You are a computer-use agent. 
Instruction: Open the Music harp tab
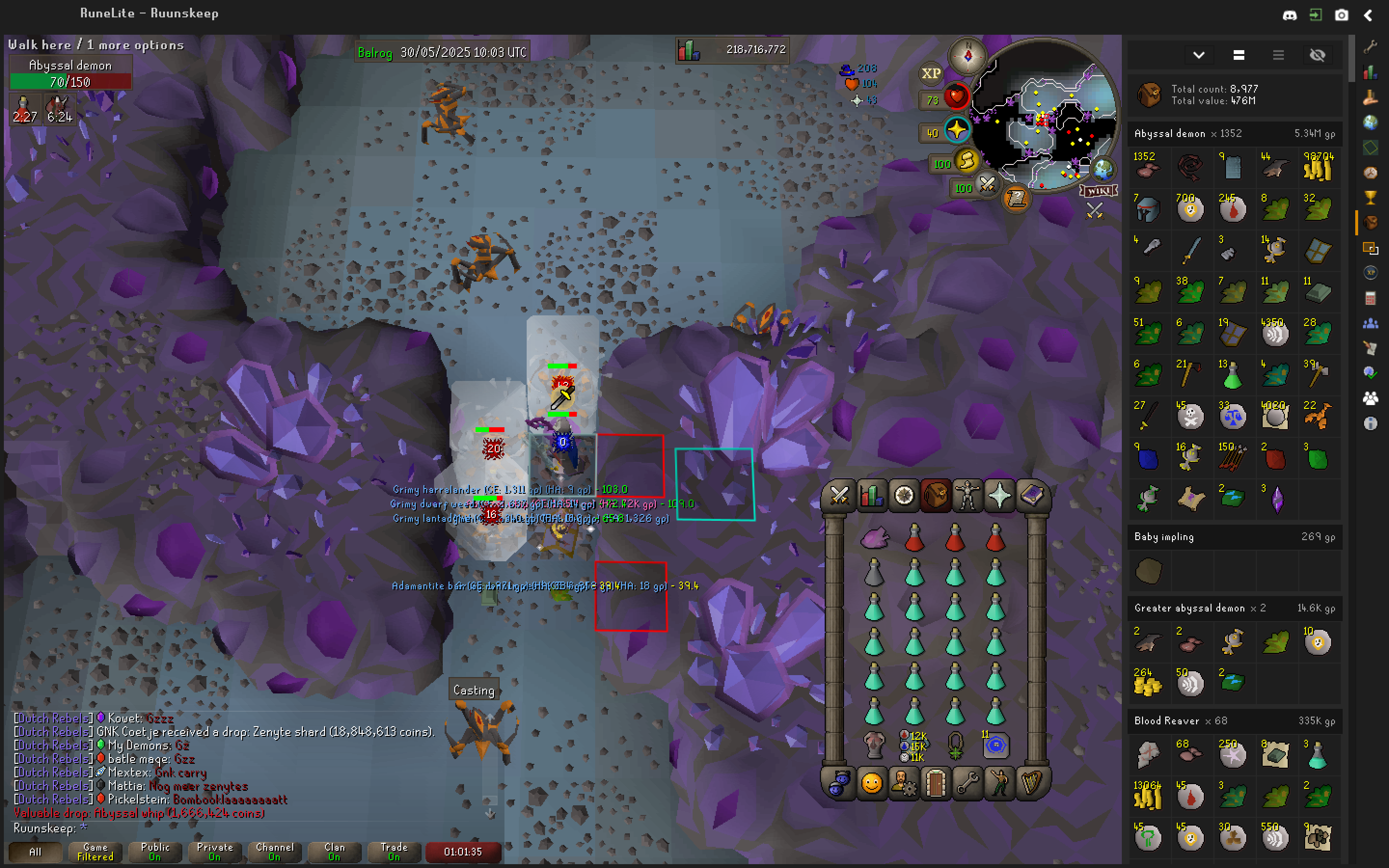[x=1031, y=784]
